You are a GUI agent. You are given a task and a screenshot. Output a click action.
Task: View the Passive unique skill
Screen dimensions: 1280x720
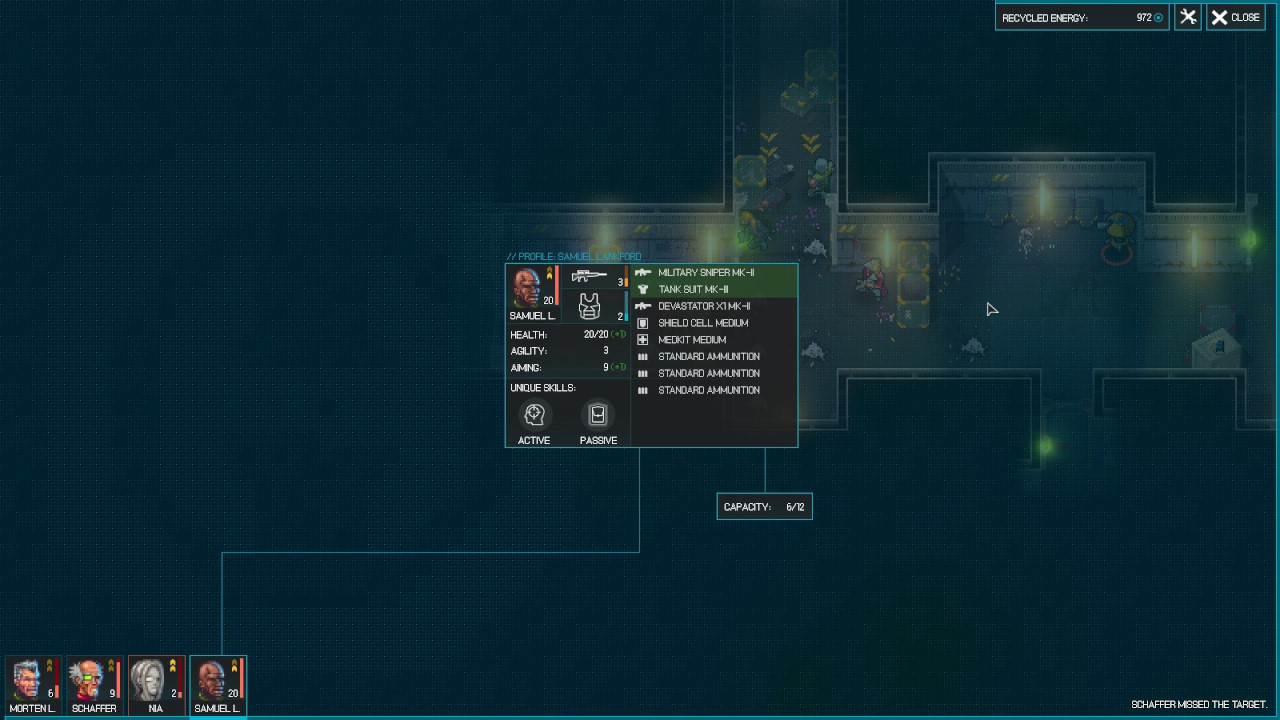[598, 415]
